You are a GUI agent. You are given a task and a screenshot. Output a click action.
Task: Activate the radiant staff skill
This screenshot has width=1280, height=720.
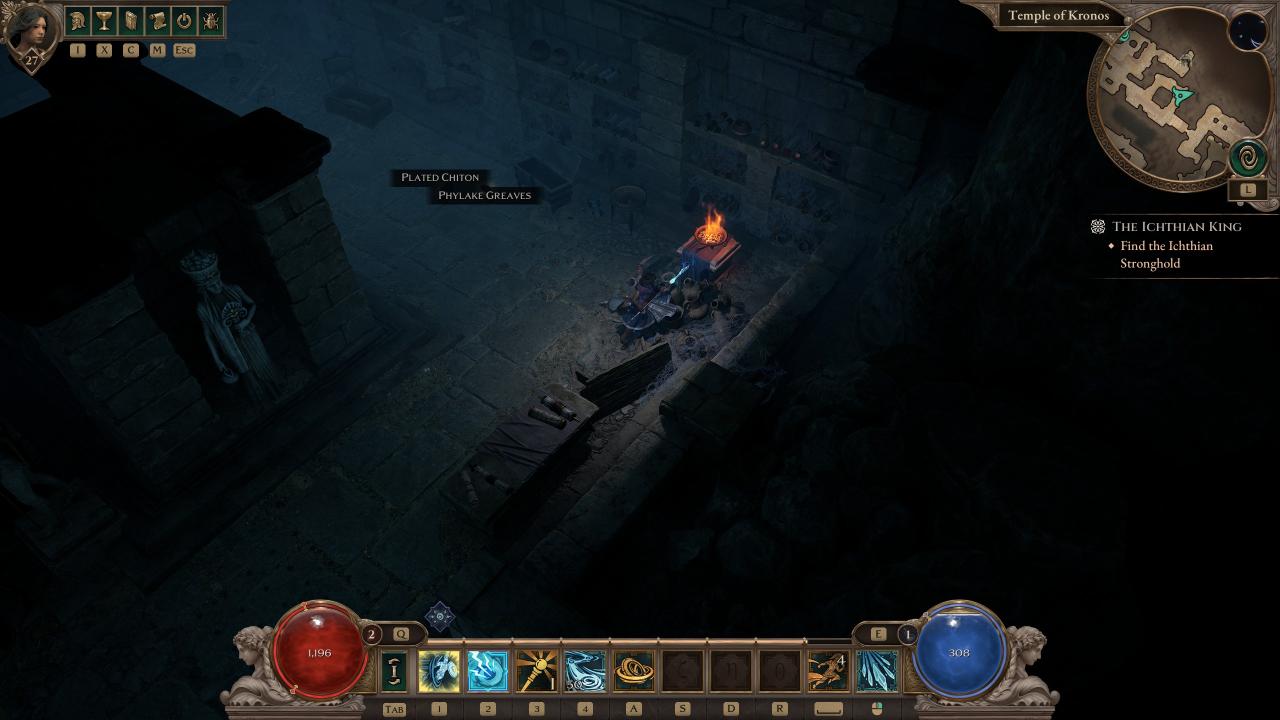pos(537,671)
